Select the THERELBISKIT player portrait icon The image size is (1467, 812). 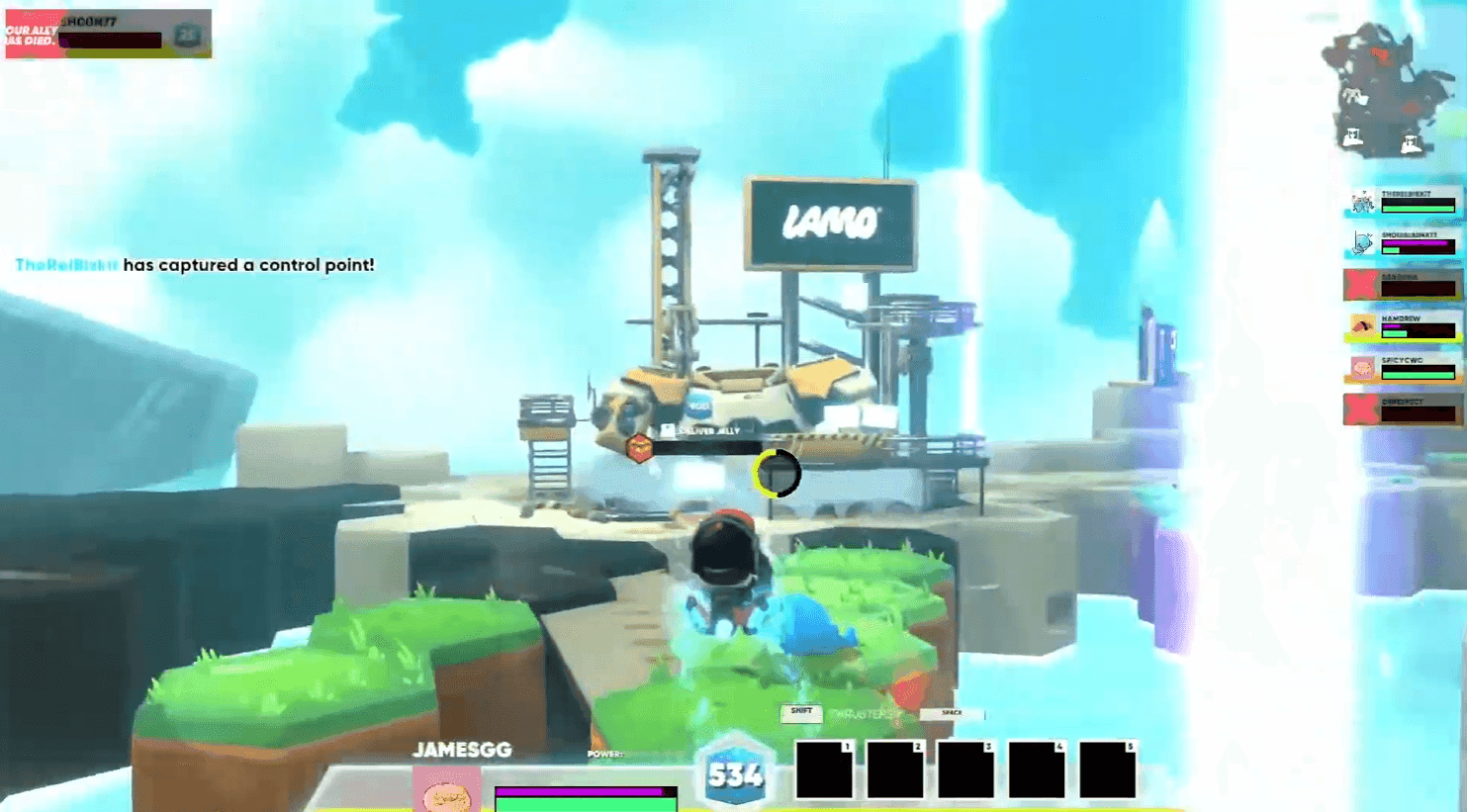point(1361,201)
